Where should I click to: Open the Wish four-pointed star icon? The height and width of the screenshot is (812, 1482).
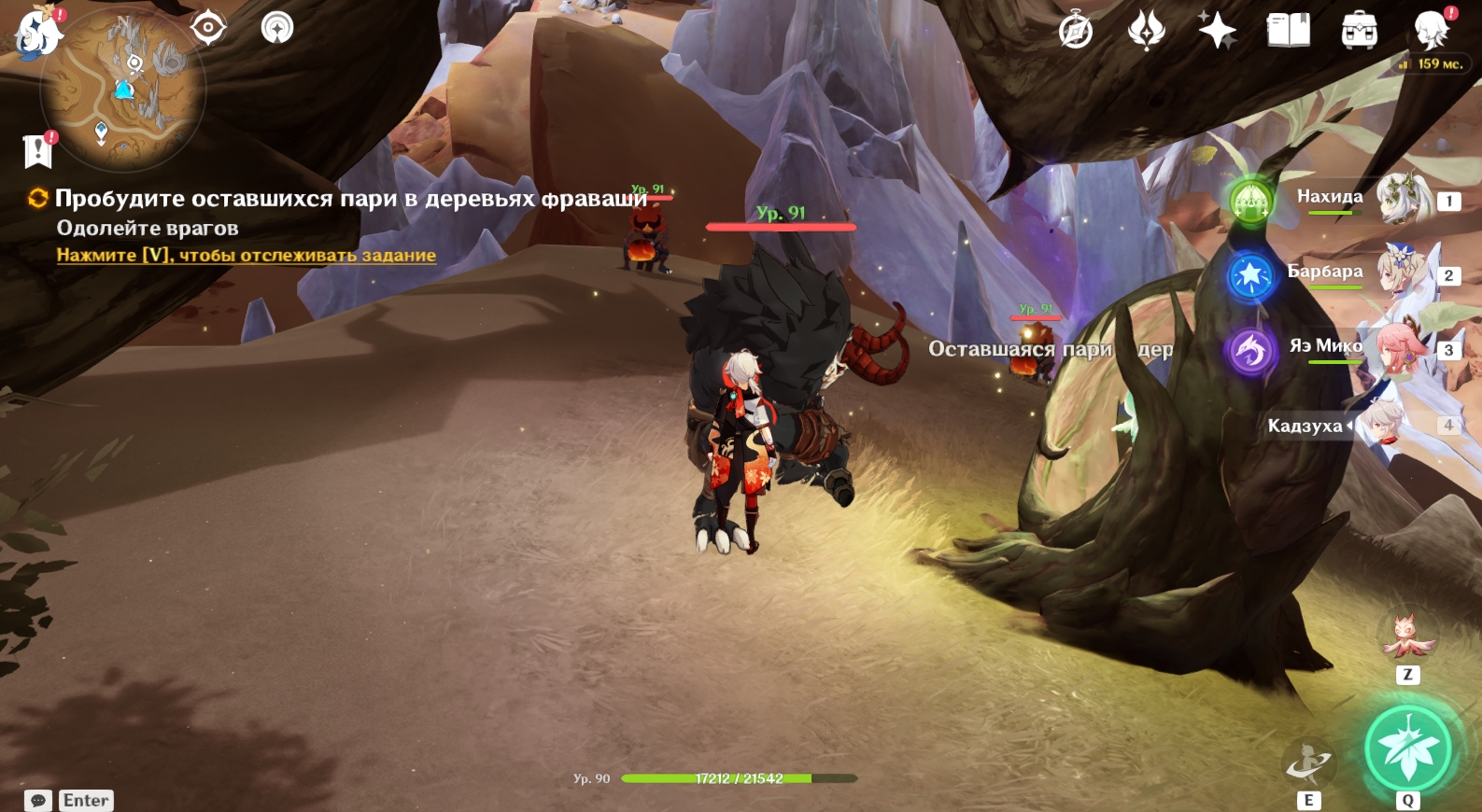[x=1218, y=31]
